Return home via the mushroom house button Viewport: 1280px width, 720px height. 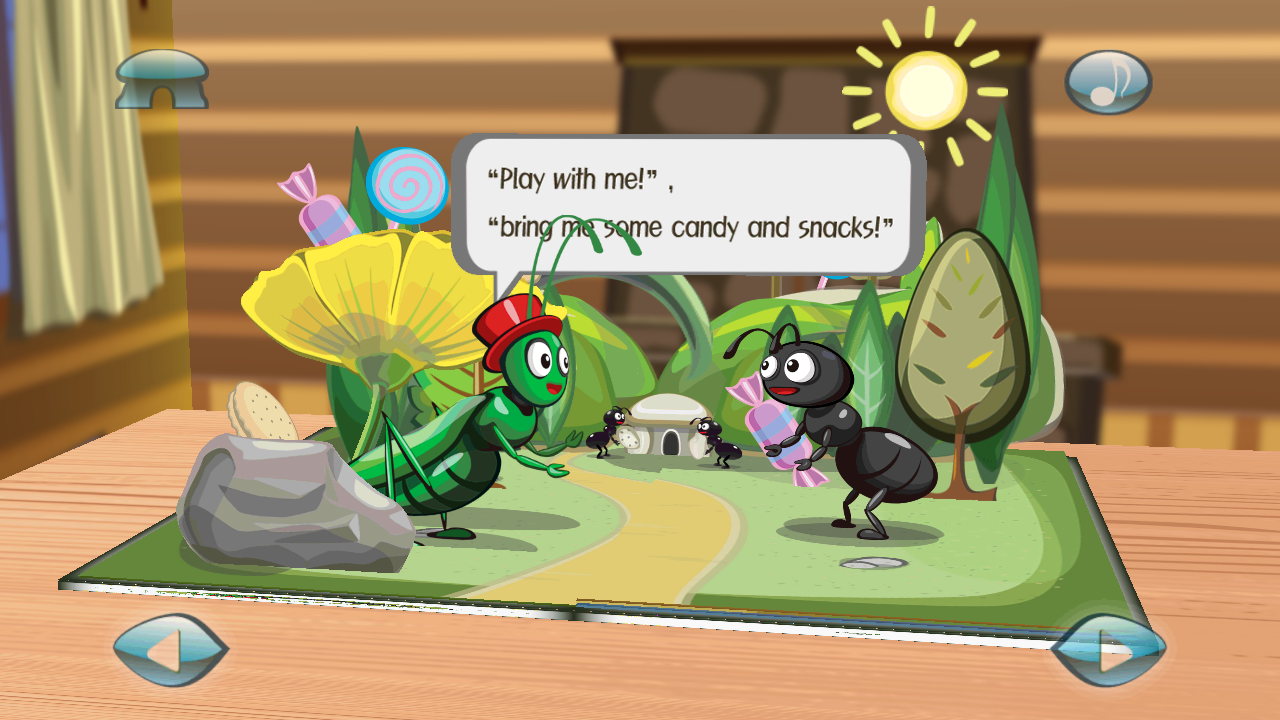[162, 80]
